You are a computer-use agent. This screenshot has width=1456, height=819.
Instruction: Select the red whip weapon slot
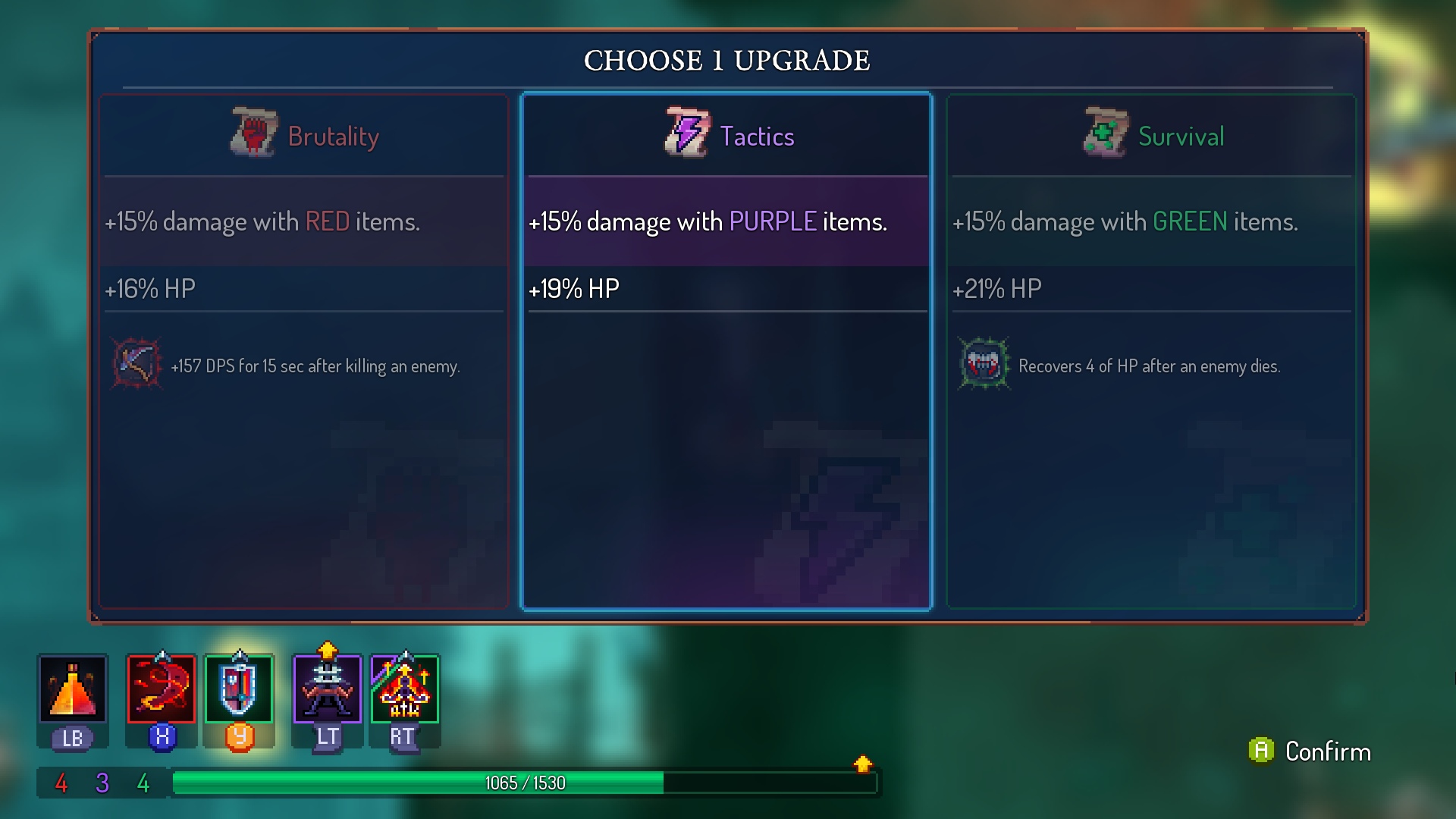pos(162,689)
